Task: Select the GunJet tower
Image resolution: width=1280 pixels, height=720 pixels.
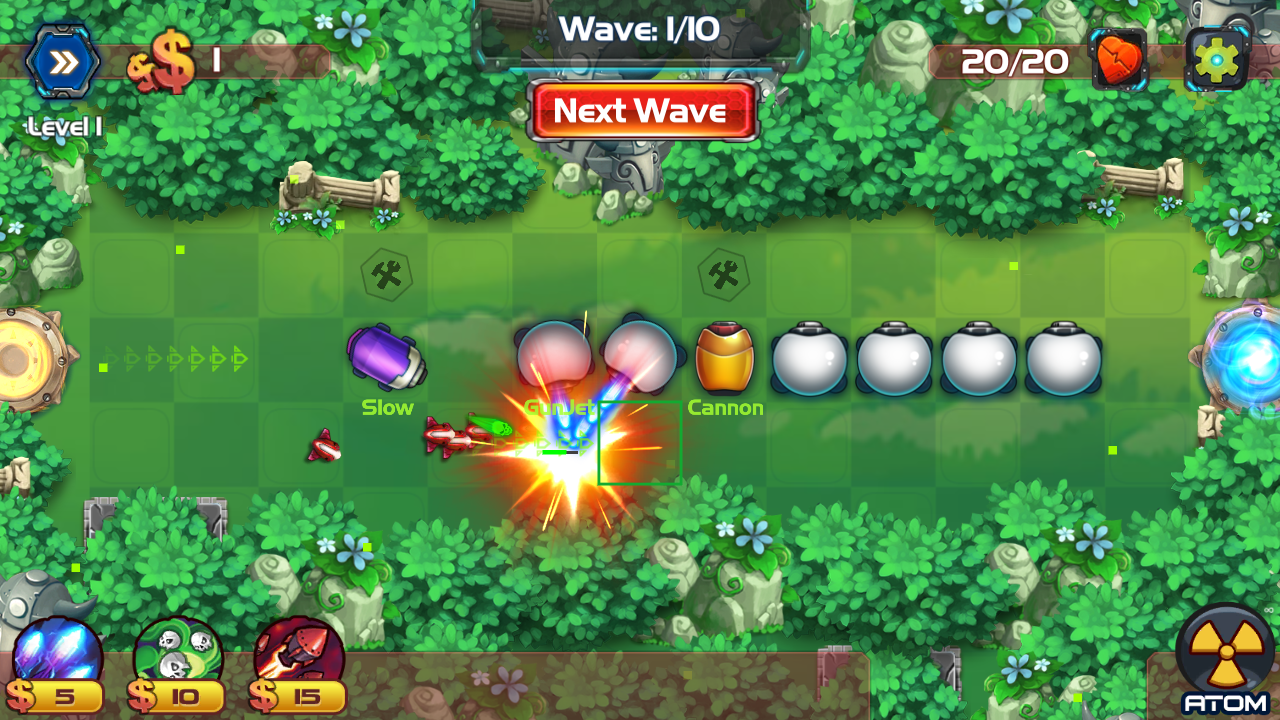Action: tap(556, 355)
